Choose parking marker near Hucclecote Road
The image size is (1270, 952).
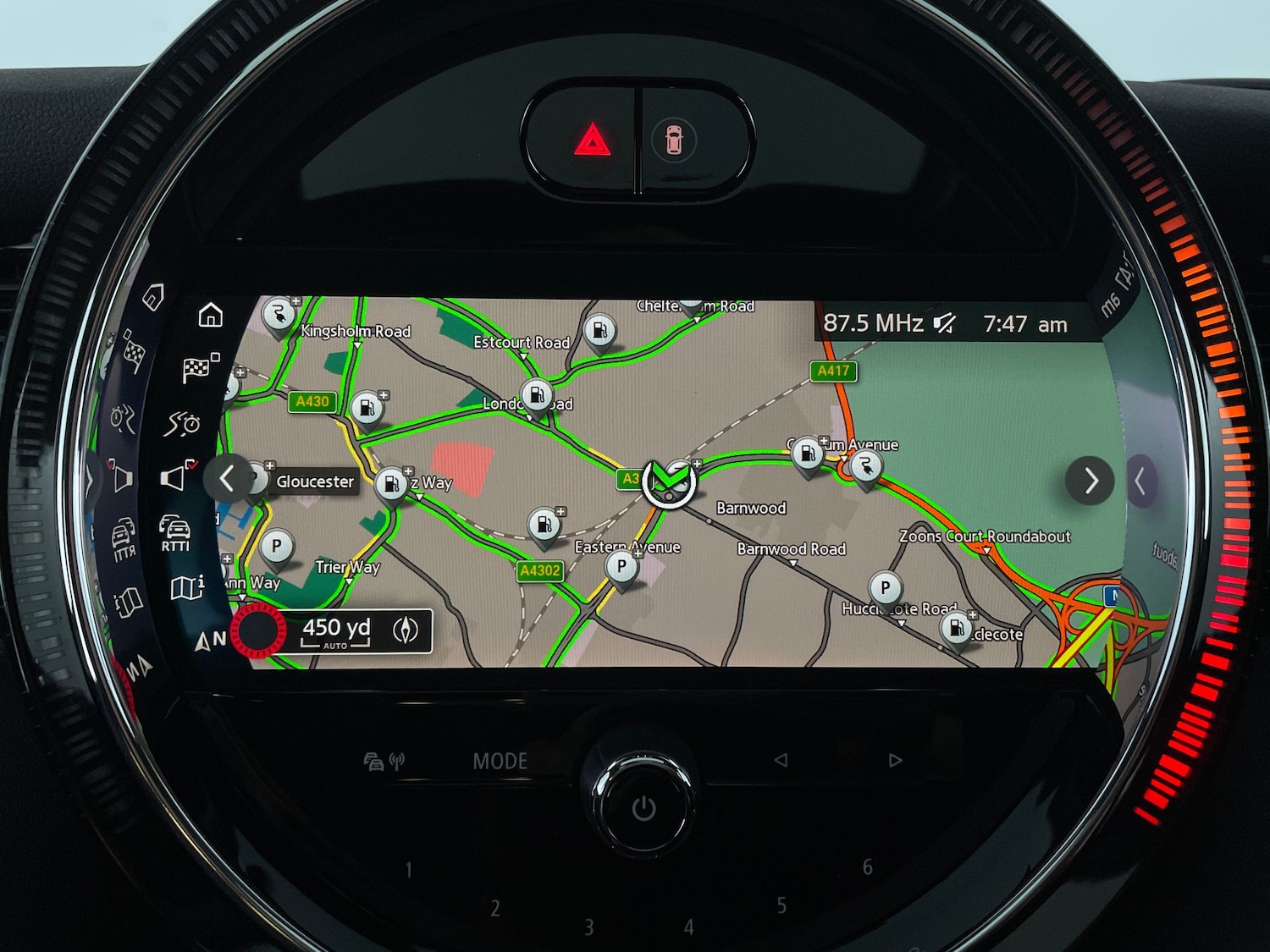tap(886, 586)
